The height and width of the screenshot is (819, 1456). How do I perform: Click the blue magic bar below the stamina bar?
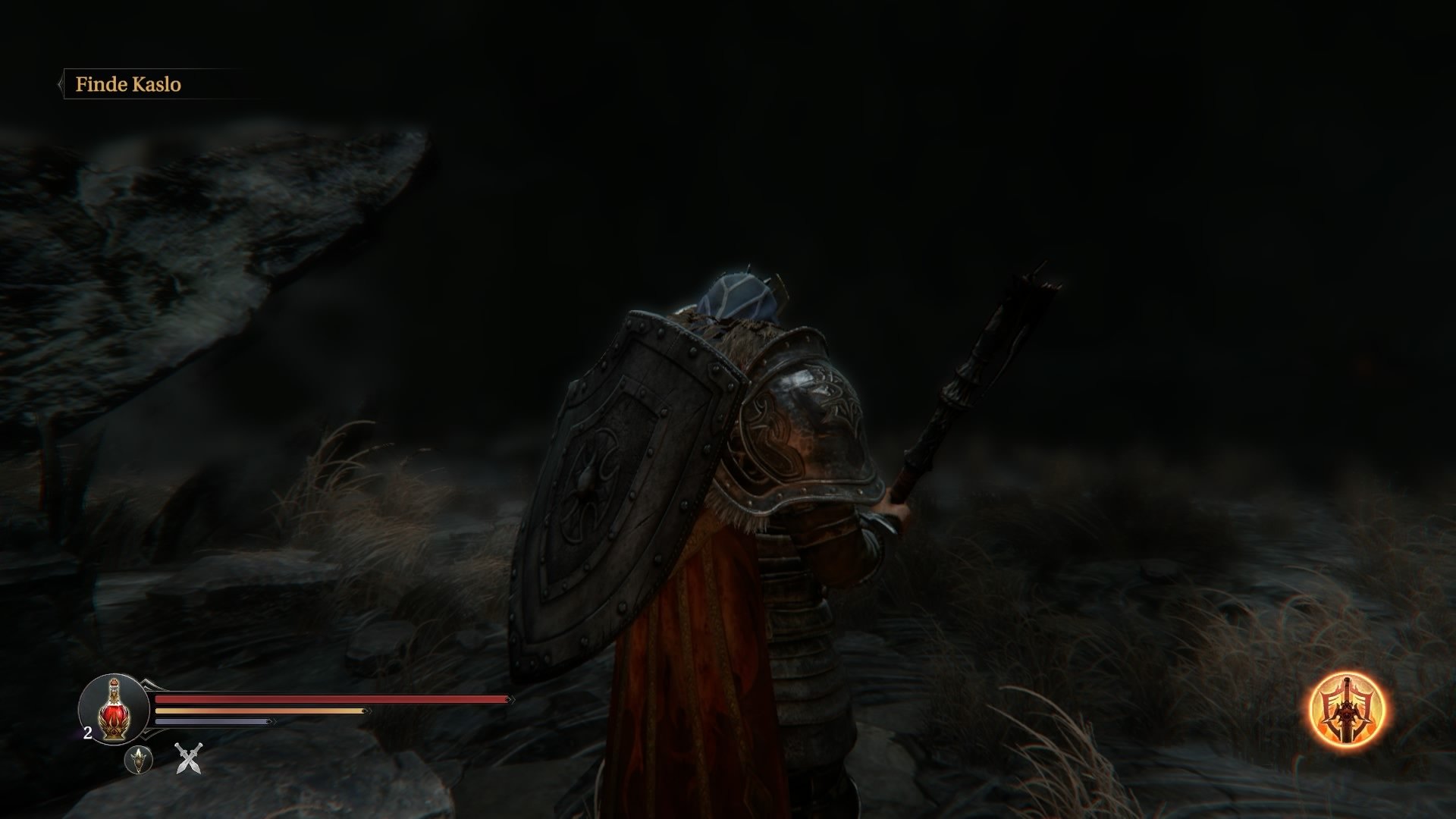click(x=212, y=720)
